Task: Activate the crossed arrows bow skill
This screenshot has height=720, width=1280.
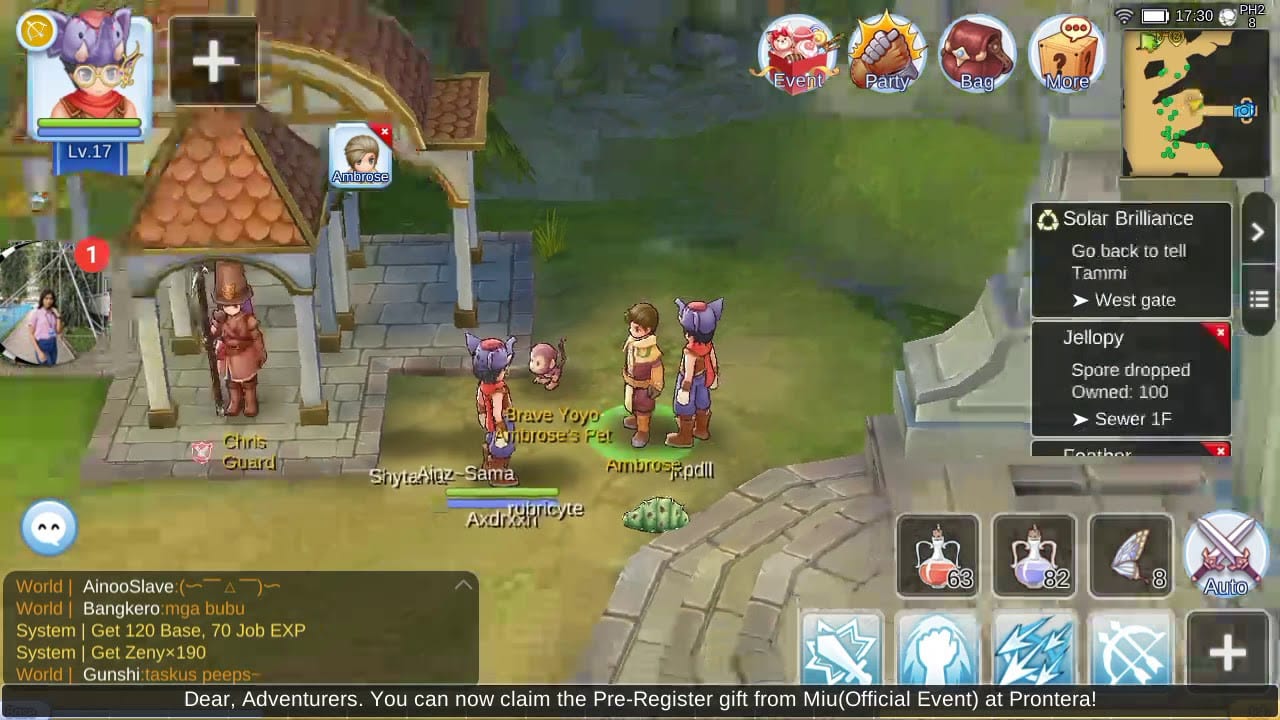Action: 1130,650
